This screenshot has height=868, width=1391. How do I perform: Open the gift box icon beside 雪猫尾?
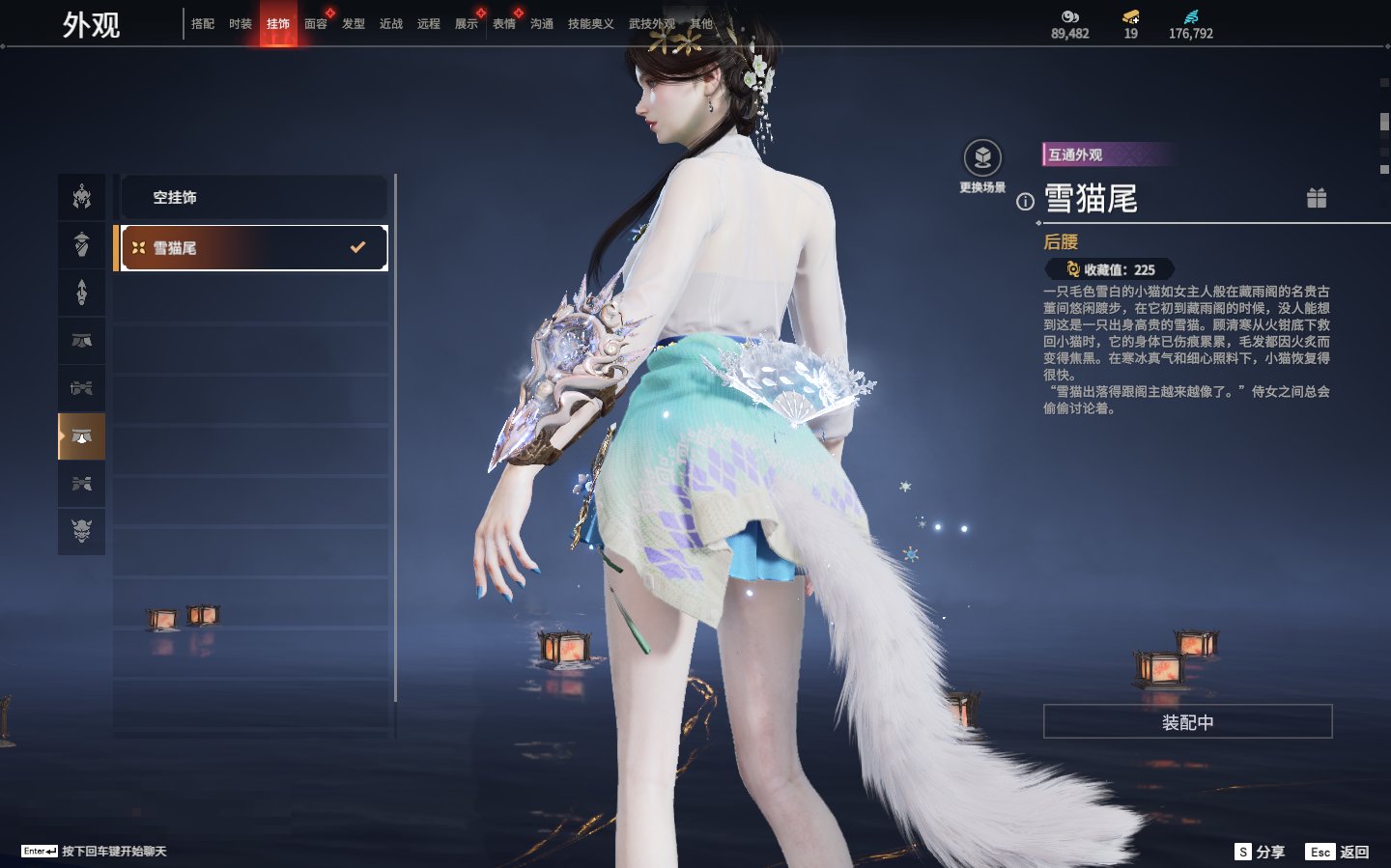coord(1317,198)
